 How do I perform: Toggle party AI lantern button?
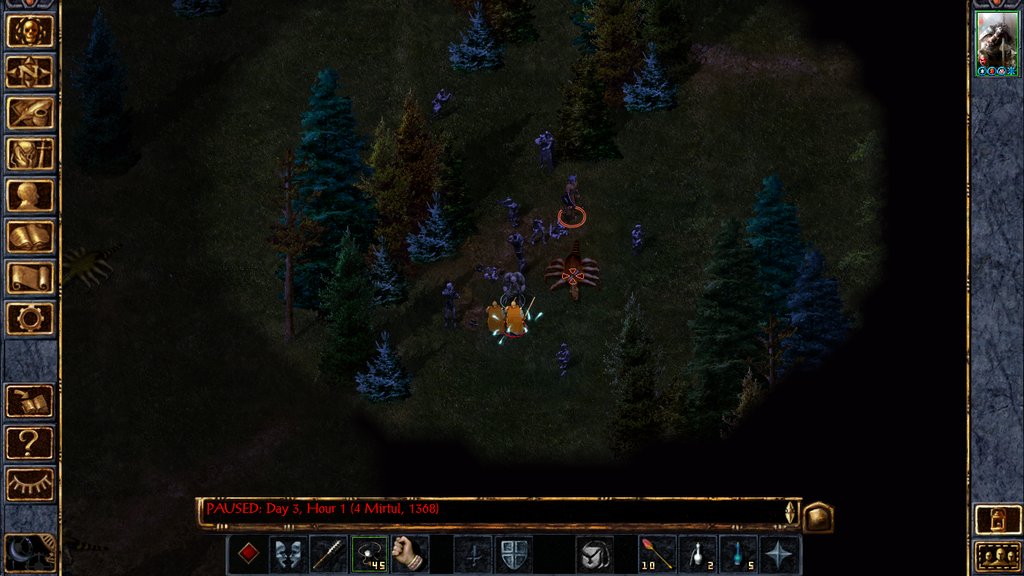coord(996,521)
